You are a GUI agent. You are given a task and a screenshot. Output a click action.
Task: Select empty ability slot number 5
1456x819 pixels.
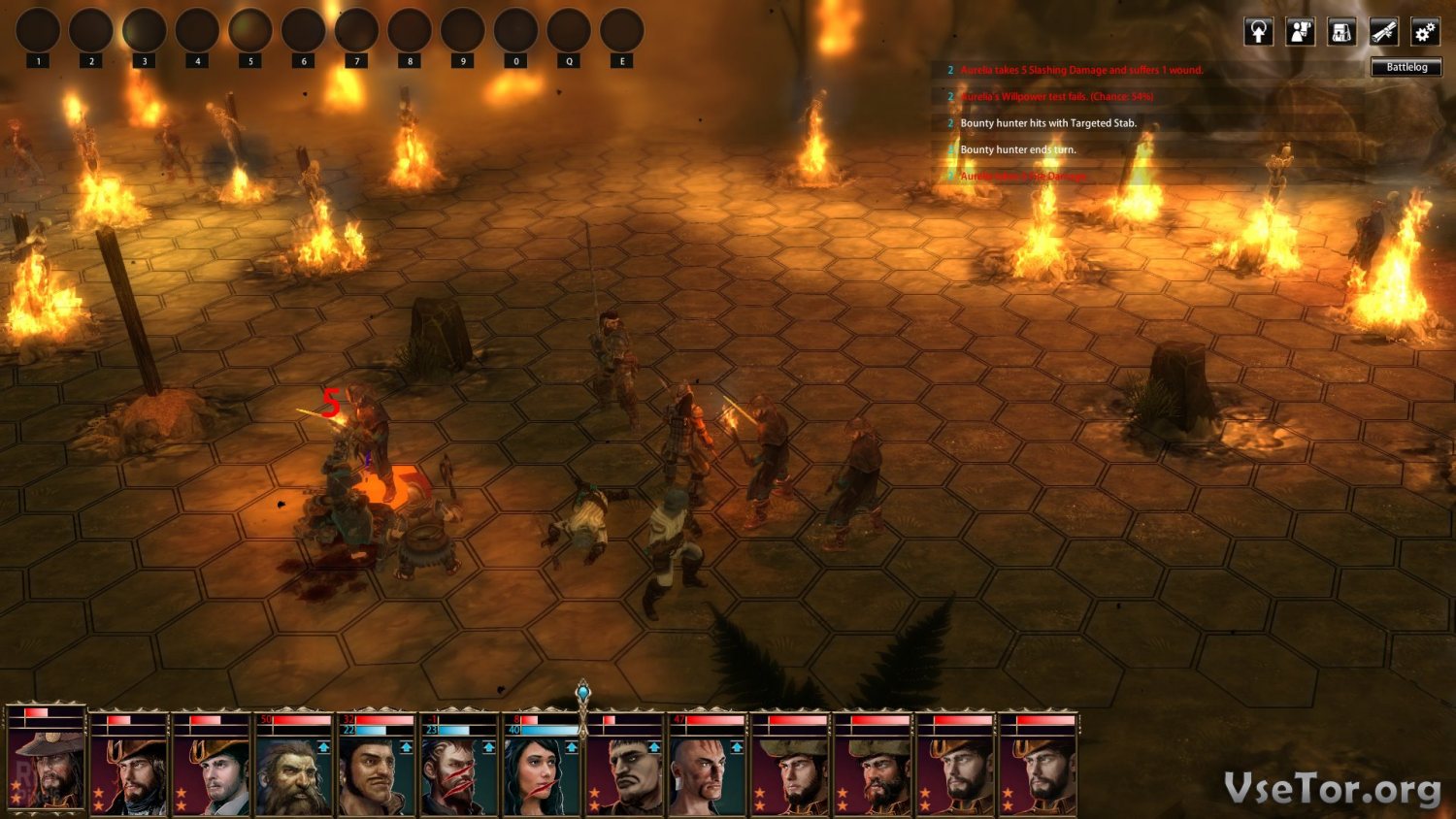click(250, 31)
